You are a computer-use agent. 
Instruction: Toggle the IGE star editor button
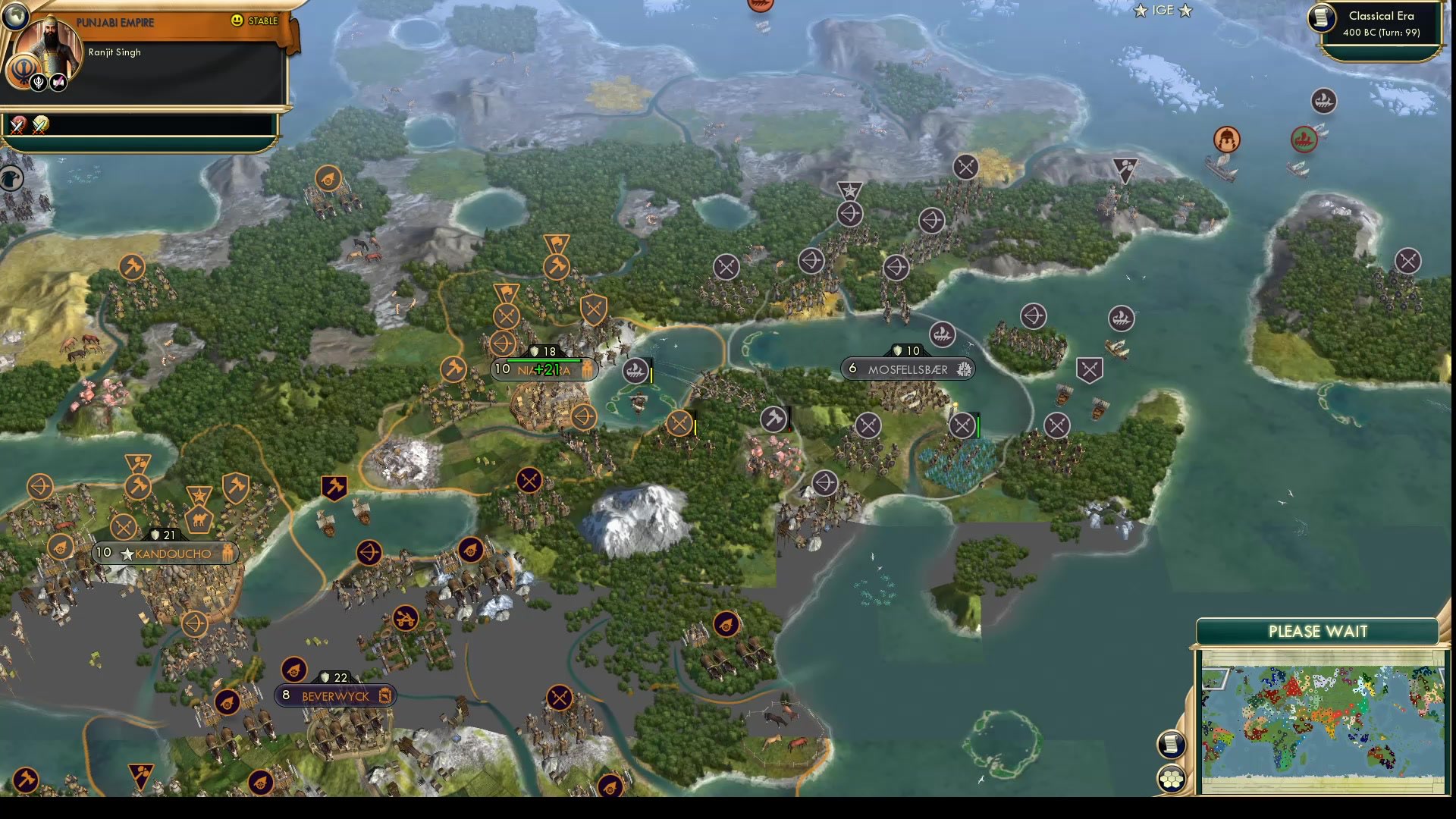1163,11
